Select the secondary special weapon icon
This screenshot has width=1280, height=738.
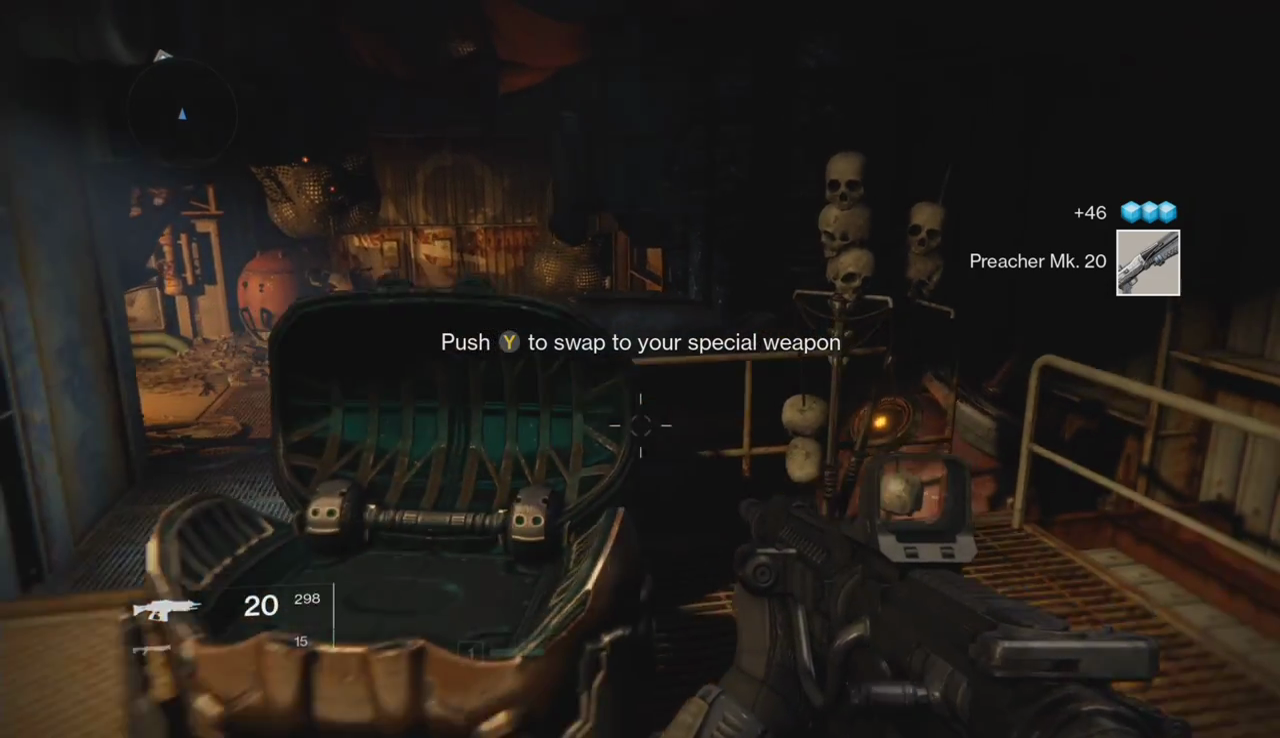pyautogui.click(x=152, y=650)
